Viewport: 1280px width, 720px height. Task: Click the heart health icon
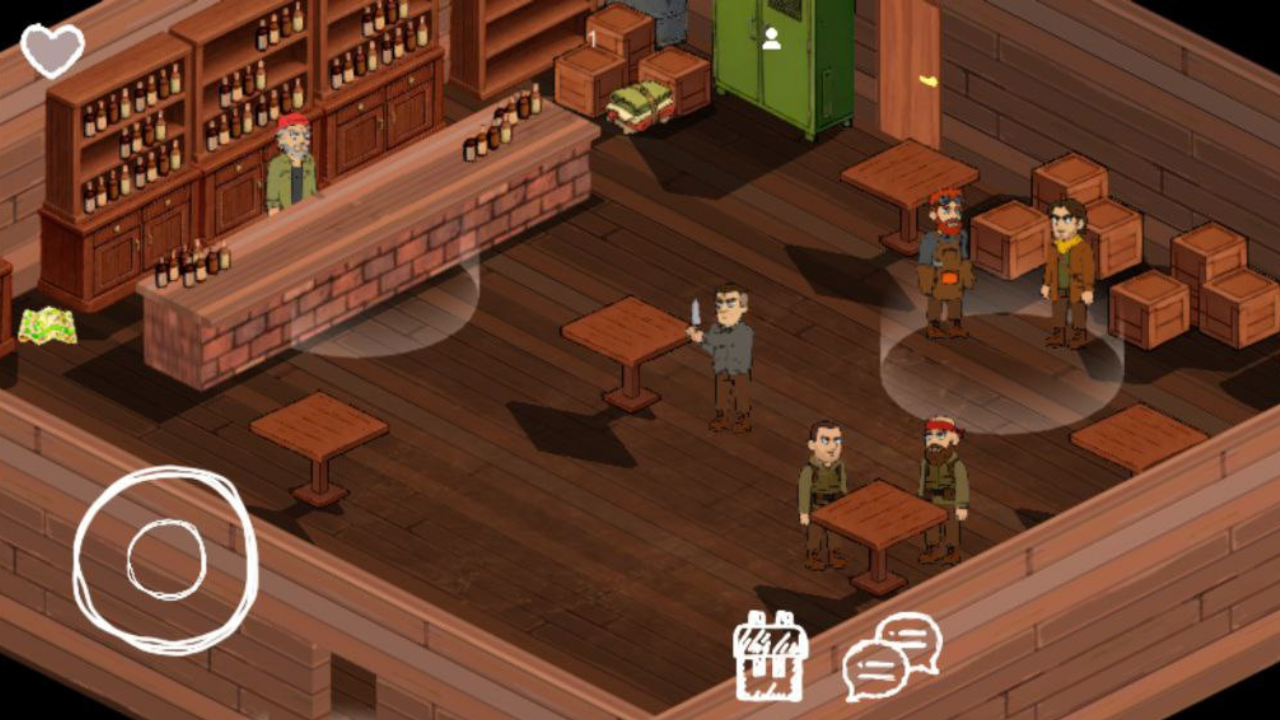pyautogui.click(x=52, y=47)
